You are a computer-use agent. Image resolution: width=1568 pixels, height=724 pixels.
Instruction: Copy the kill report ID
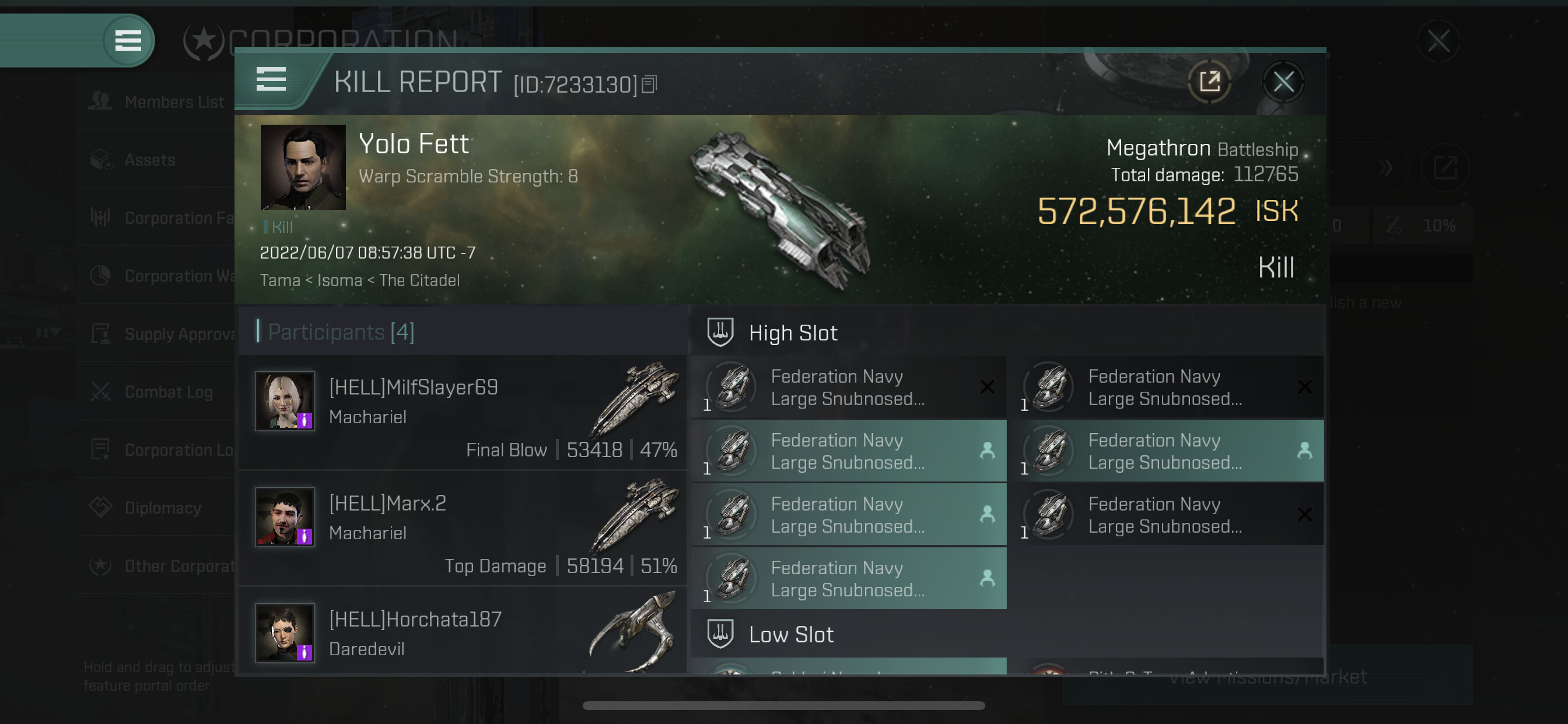point(649,85)
